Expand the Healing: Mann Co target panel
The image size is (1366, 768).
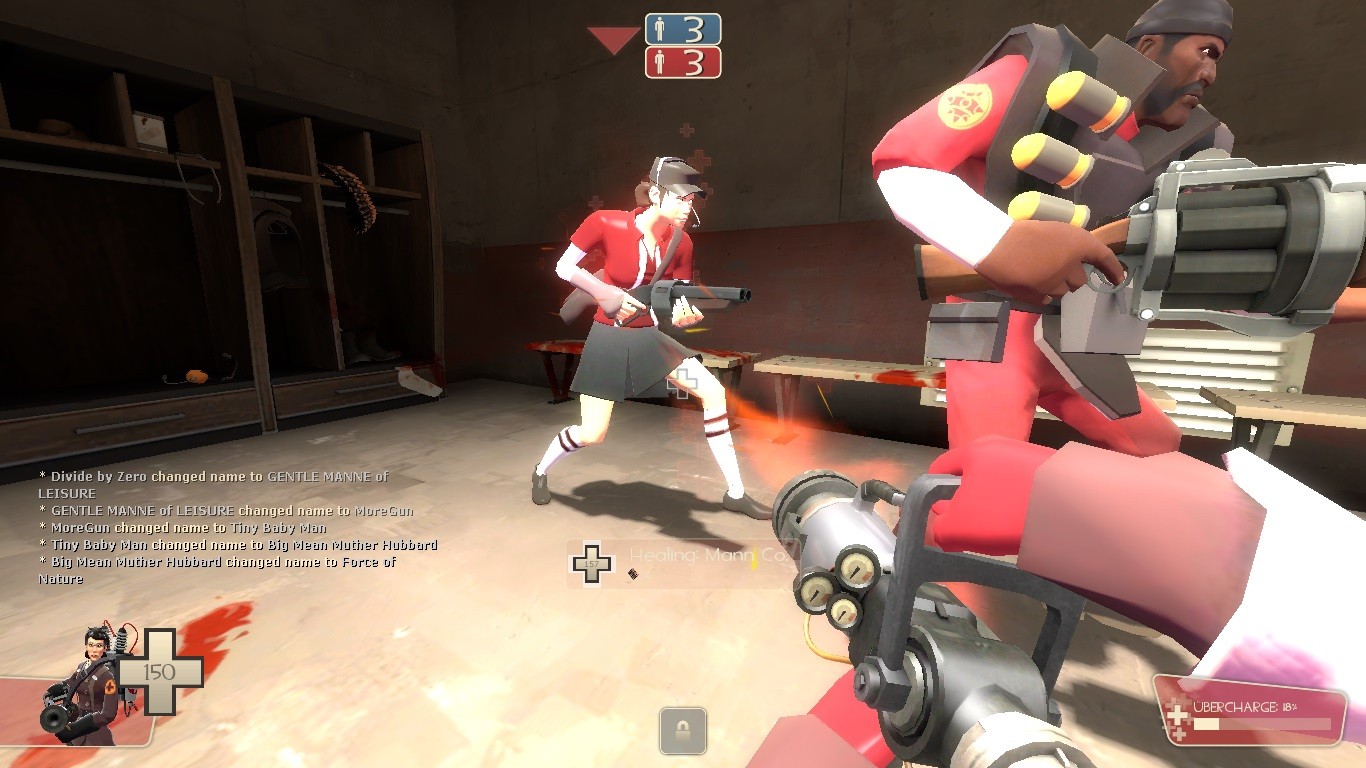coord(700,558)
